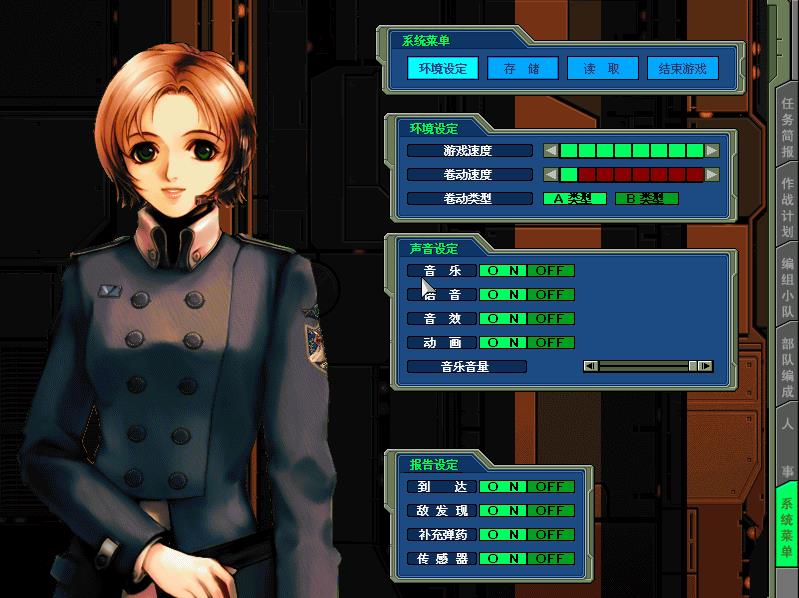Switch to the 作战计划 side tab
This screenshot has width=799, height=598.
pyautogui.click(x=788, y=208)
